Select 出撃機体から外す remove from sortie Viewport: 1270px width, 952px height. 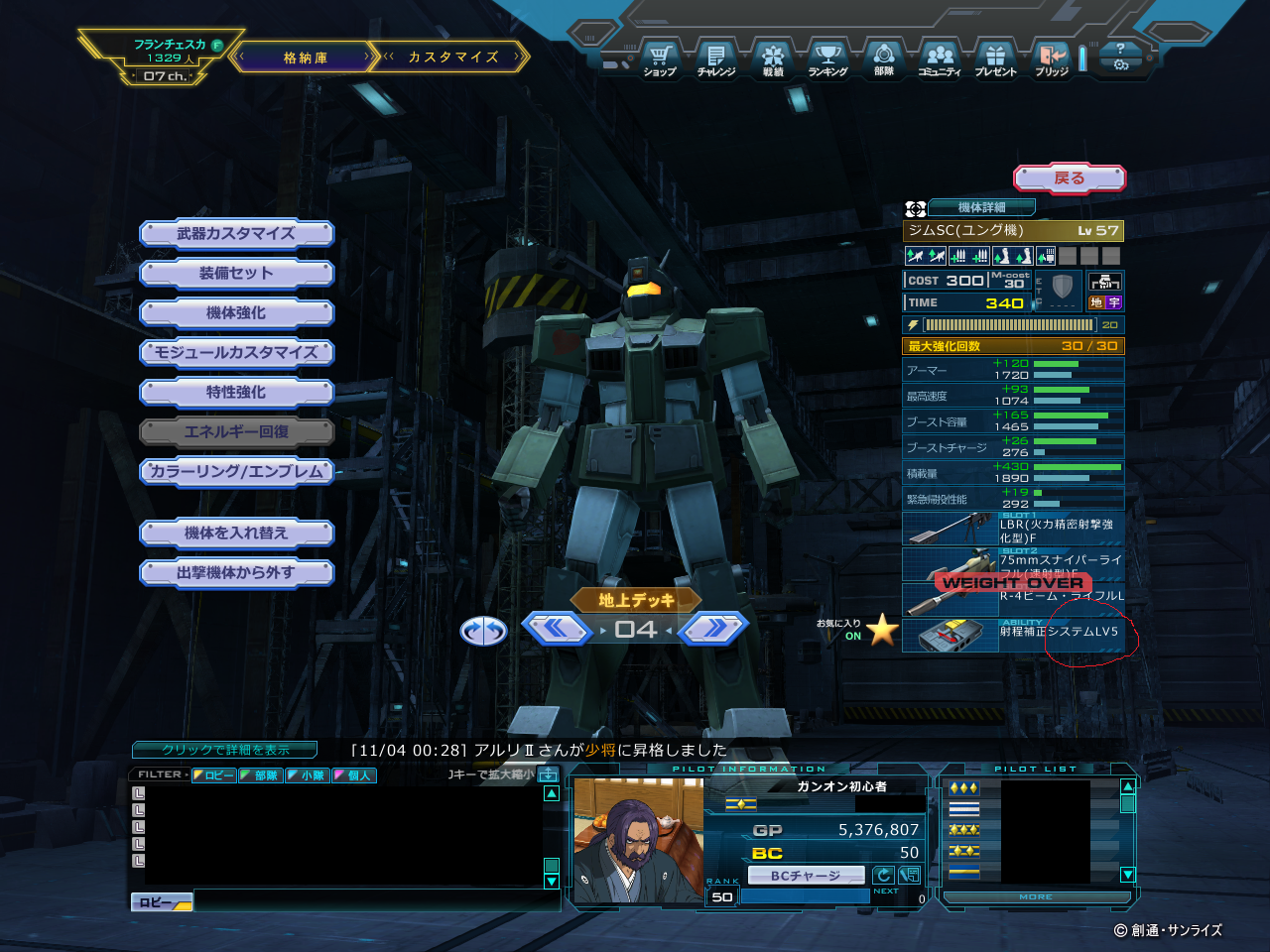(x=236, y=573)
